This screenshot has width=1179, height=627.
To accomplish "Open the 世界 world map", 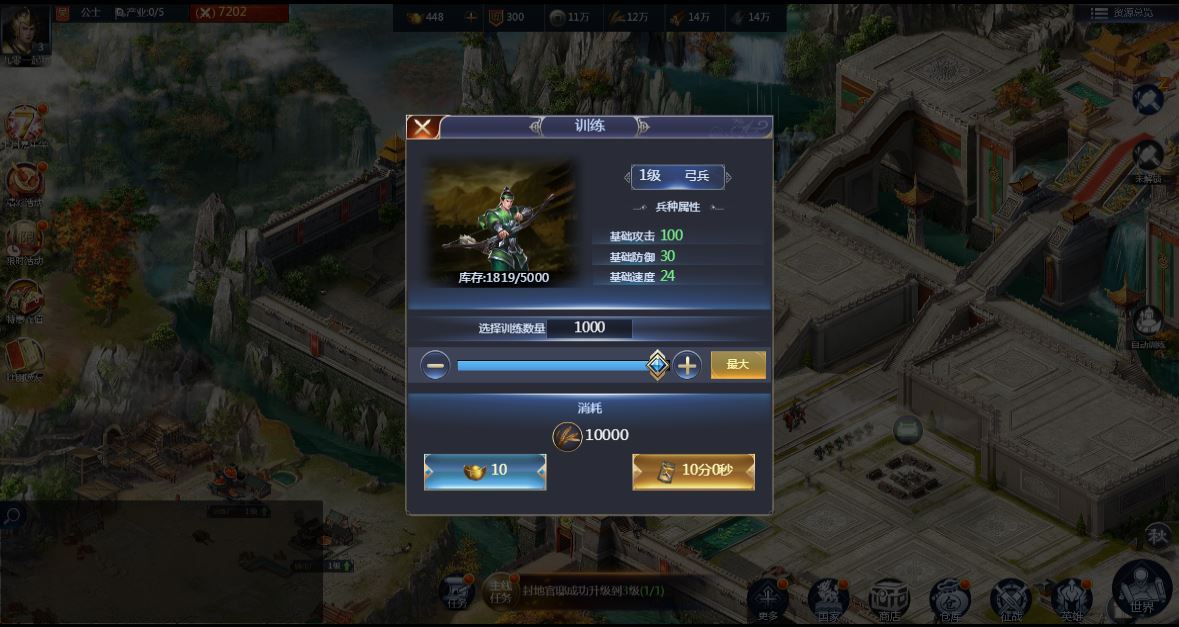I will click(1141, 591).
